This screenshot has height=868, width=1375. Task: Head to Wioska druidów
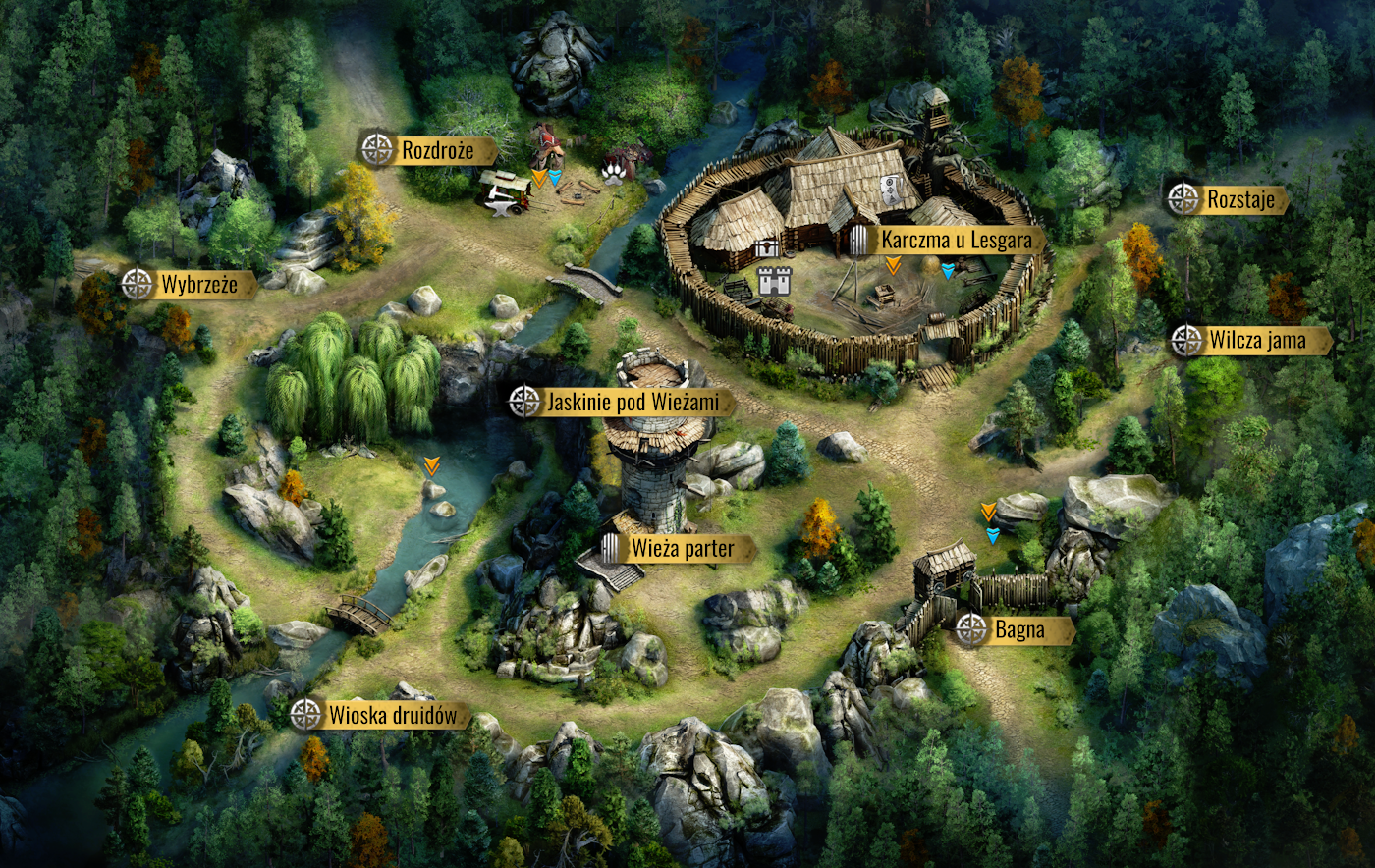[391, 715]
